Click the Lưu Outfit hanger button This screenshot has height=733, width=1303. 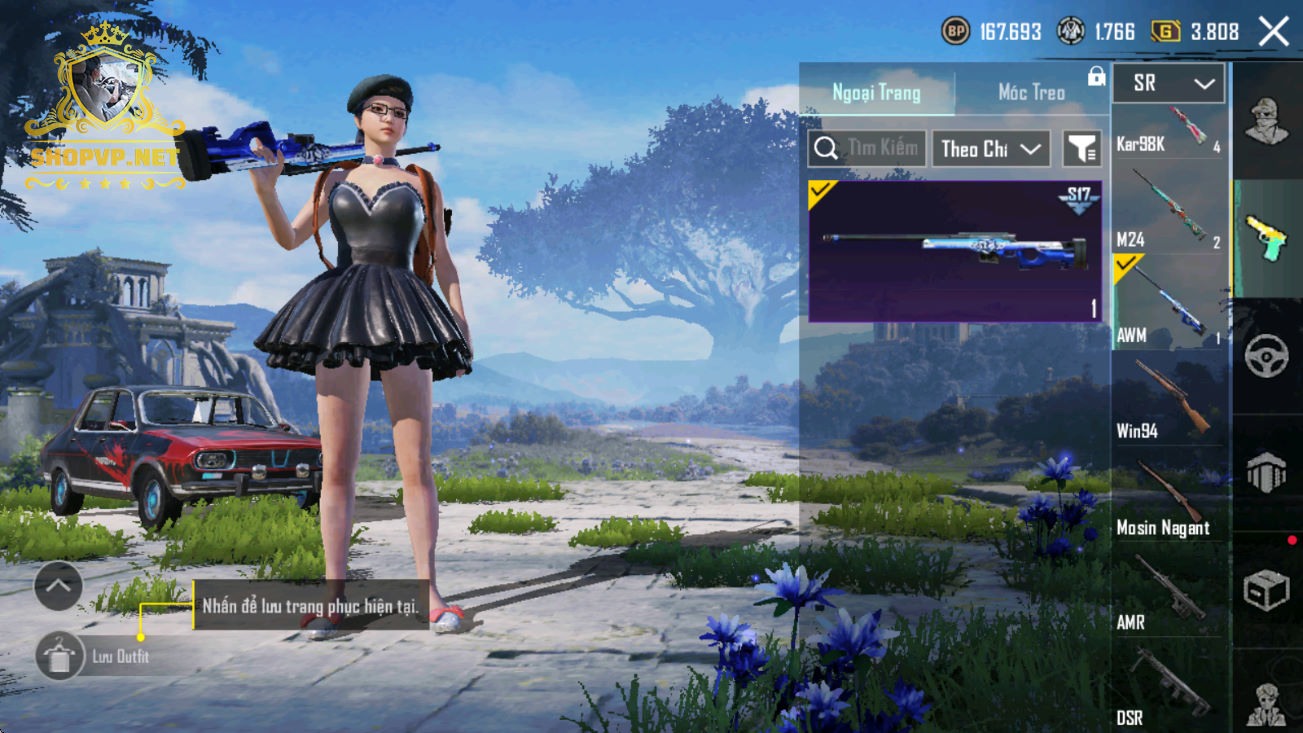click(x=59, y=657)
